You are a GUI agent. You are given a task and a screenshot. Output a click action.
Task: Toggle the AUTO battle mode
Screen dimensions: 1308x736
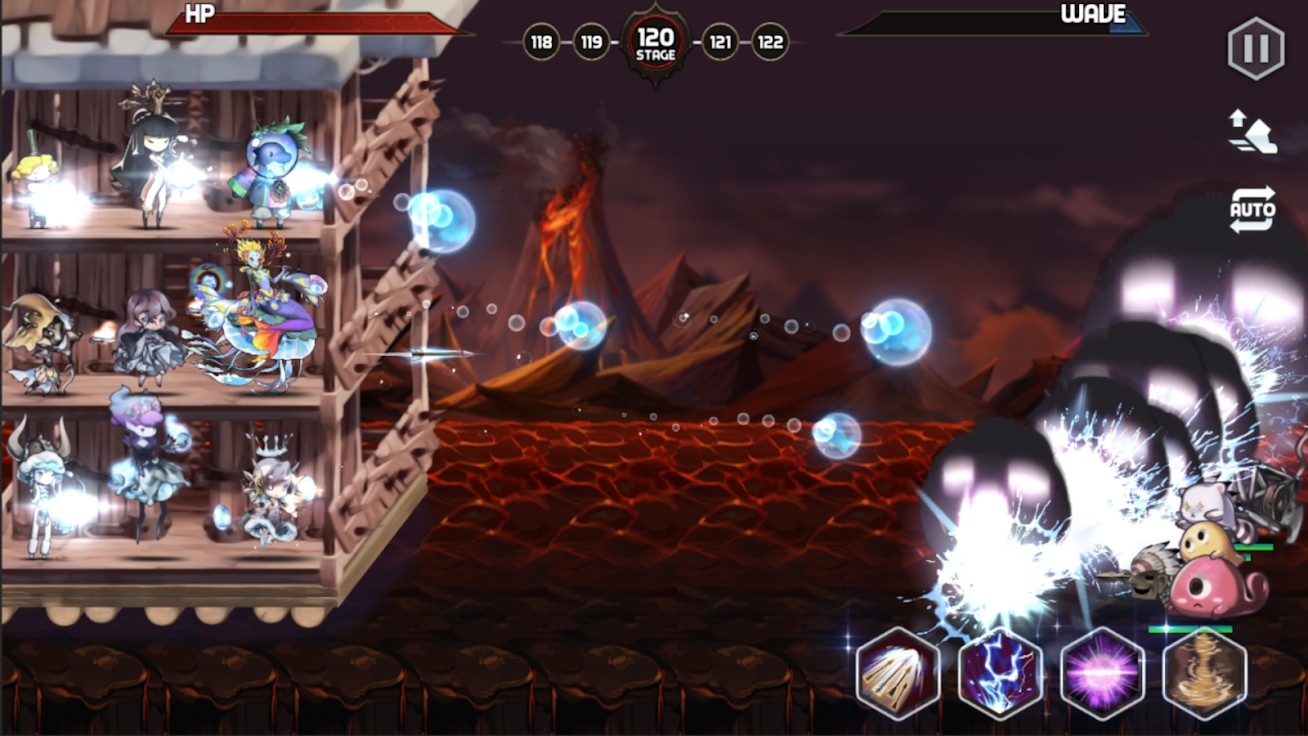point(1252,210)
